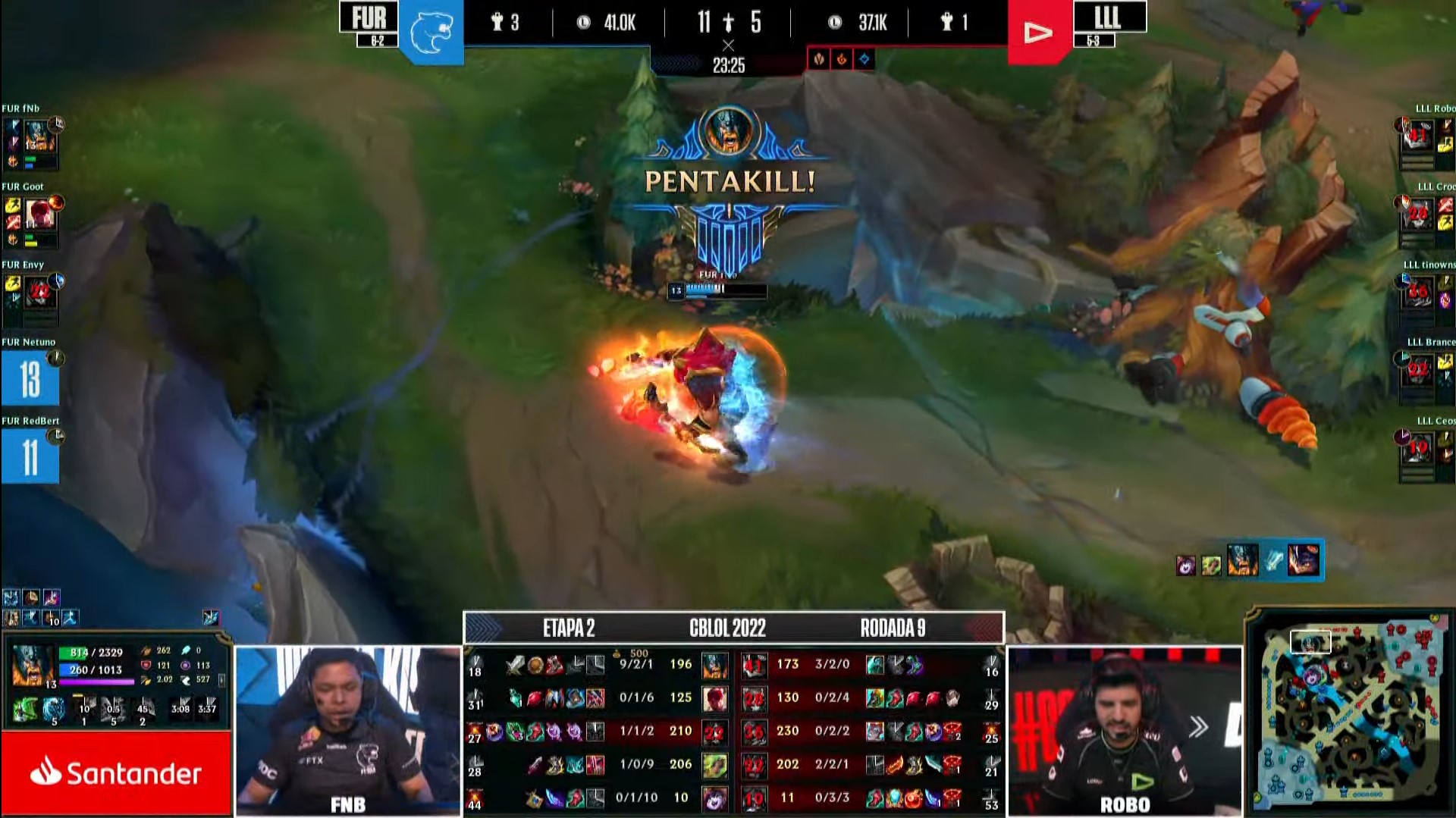
Task: Select the FURIA panther team logo
Action: point(435,28)
